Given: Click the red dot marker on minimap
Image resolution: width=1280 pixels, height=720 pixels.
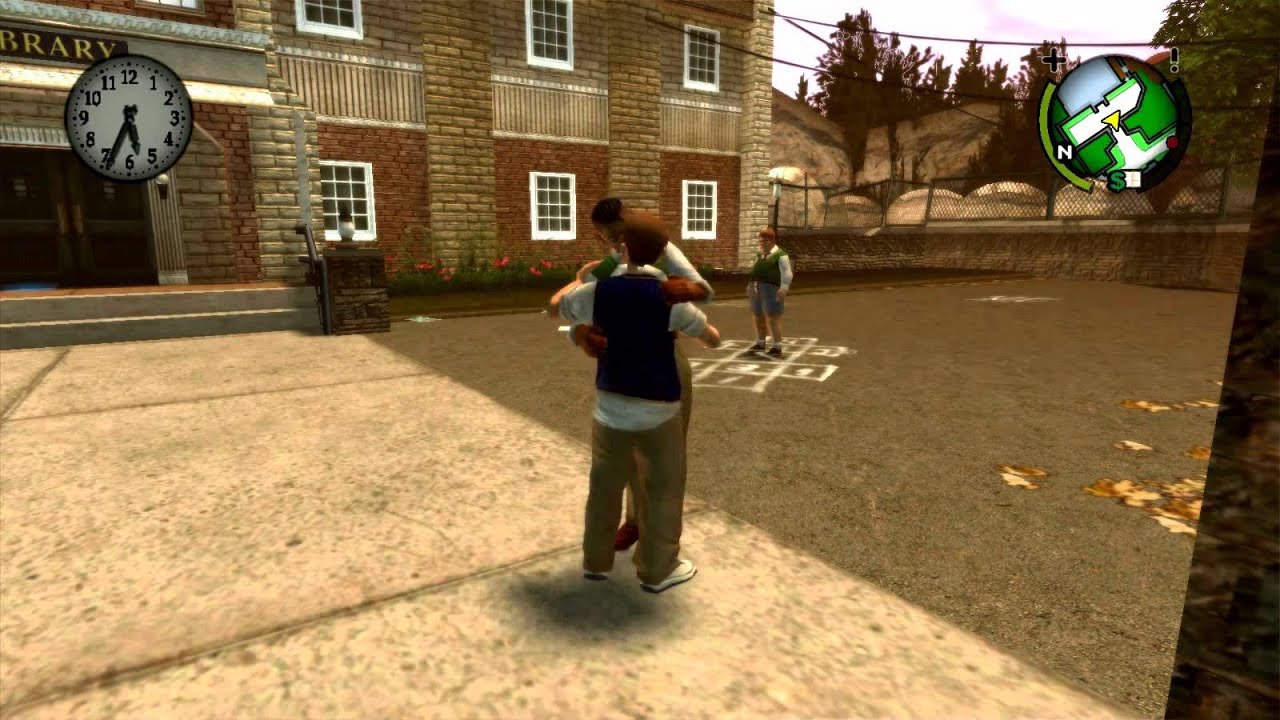Looking at the screenshot, I should point(1171,144).
